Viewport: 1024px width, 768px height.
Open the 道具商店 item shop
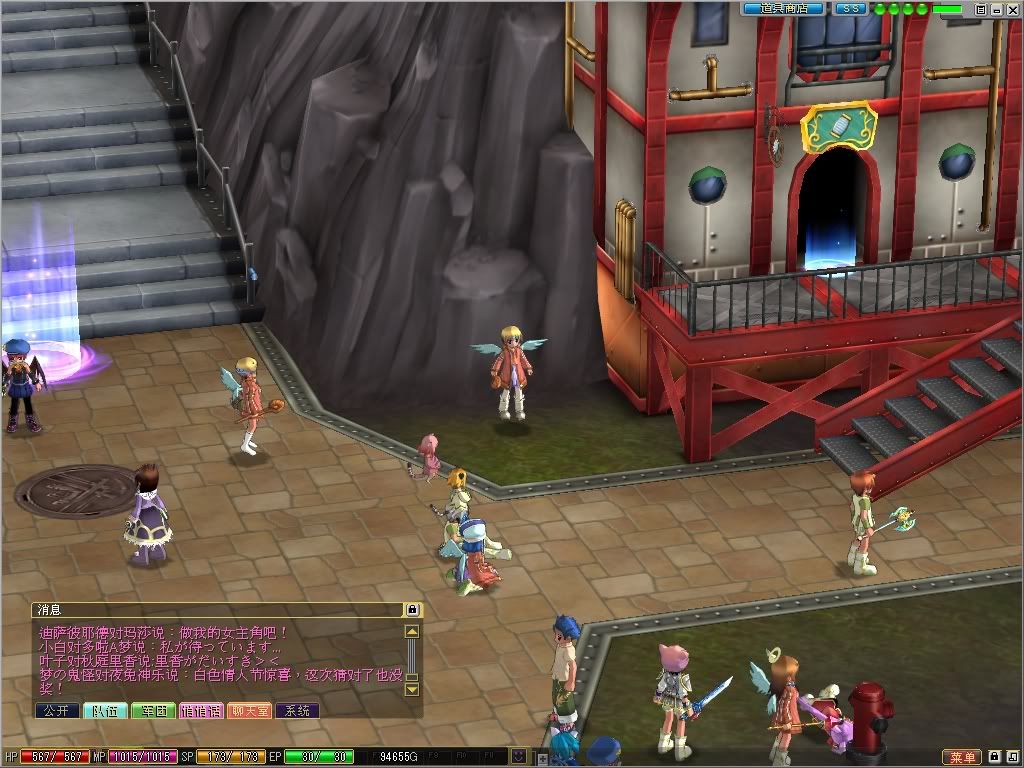783,9
